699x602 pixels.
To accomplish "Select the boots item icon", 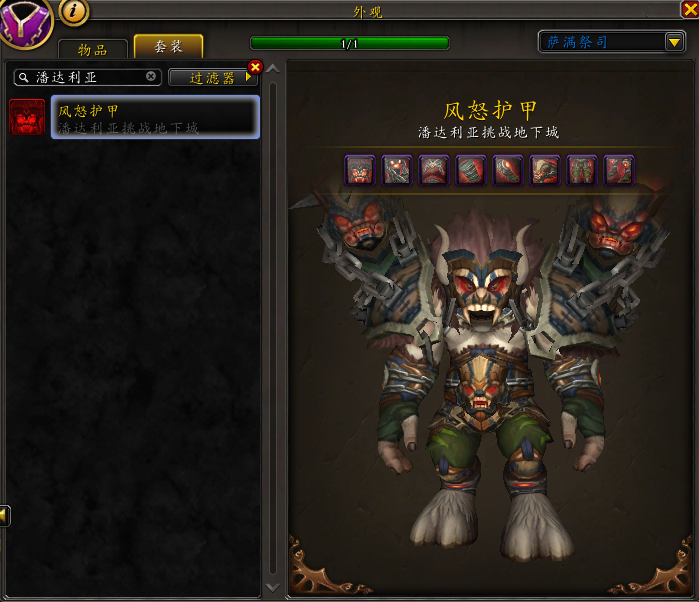I will pos(619,170).
